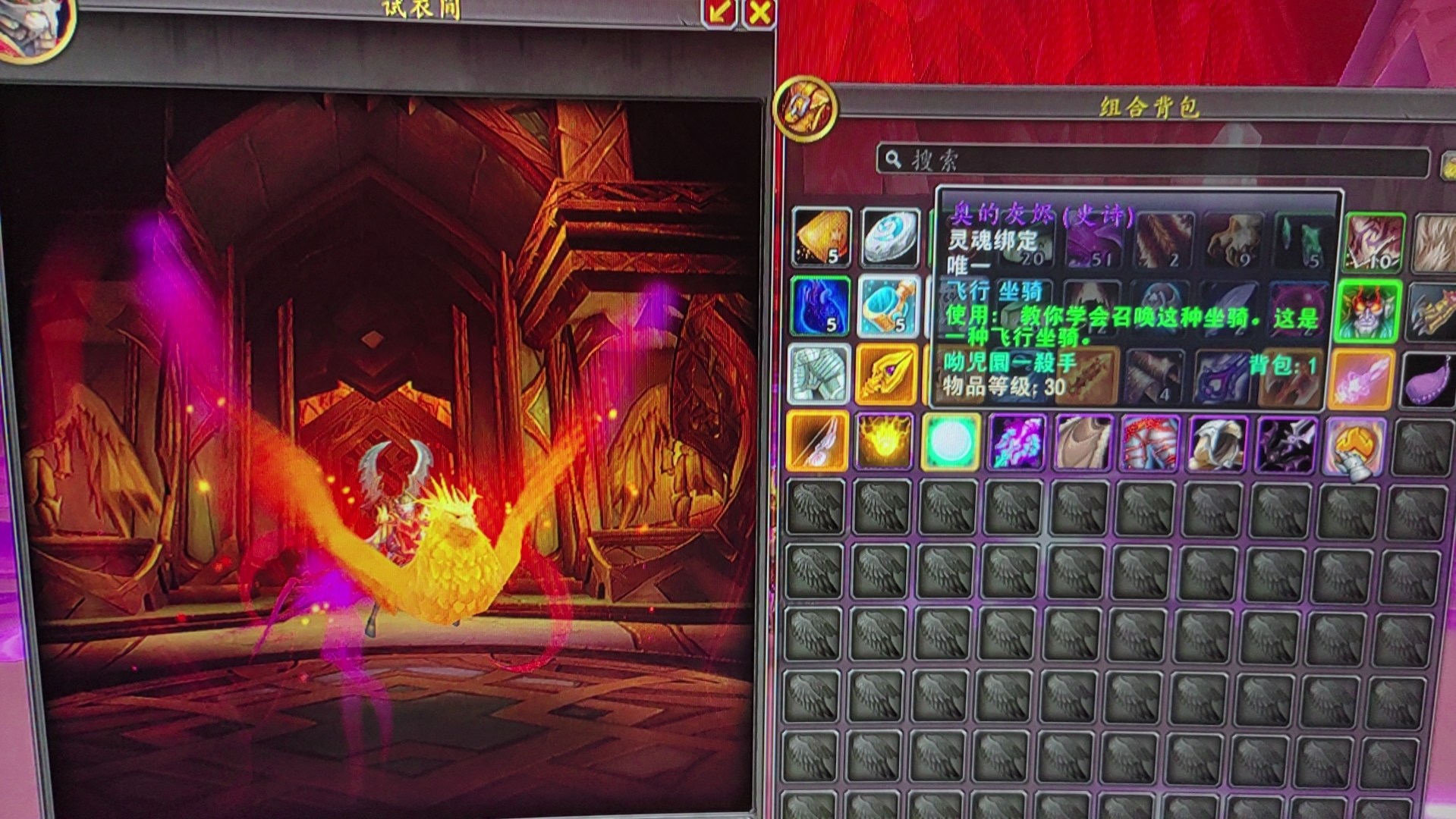Select the silver winged helmet item
The image size is (1456, 819).
click(x=1217, y=444)
